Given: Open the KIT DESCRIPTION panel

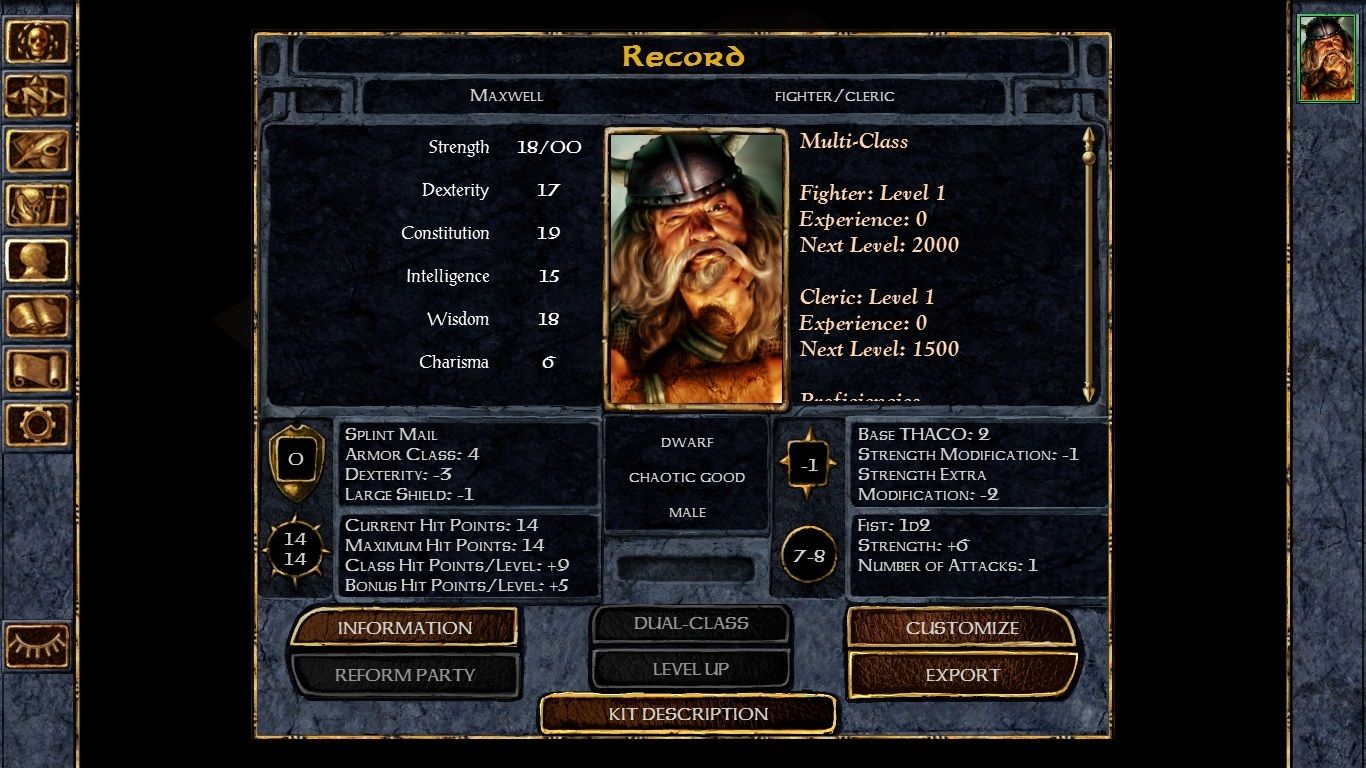Looking at the screenshot, I should coord(687,714).
